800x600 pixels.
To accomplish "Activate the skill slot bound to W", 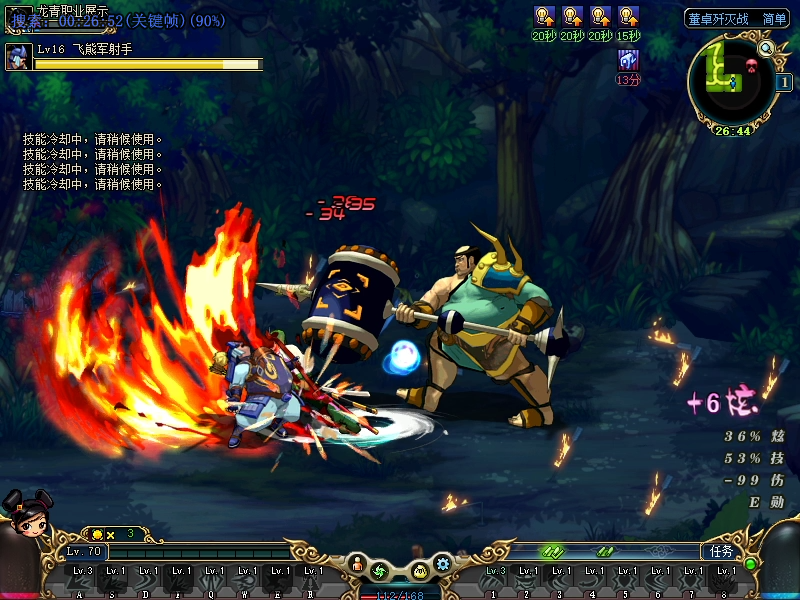I will point(246,581).
